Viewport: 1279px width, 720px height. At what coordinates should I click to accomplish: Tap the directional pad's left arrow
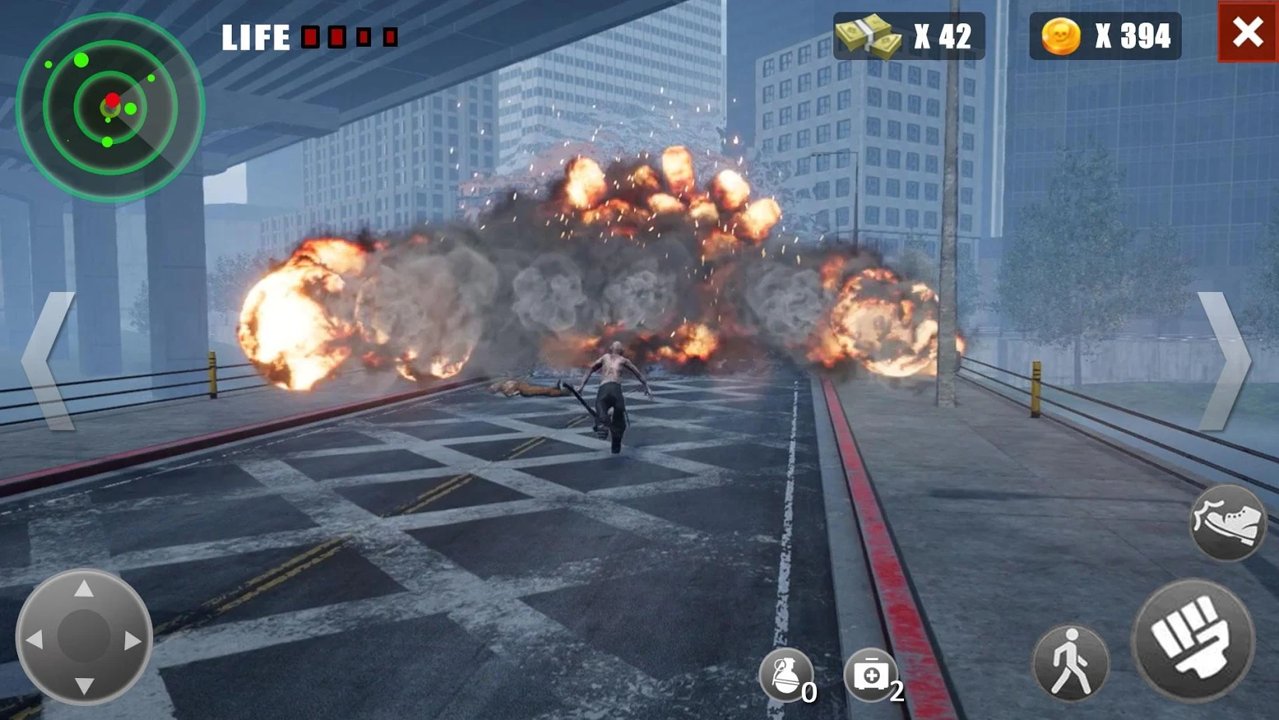[35, 639]
